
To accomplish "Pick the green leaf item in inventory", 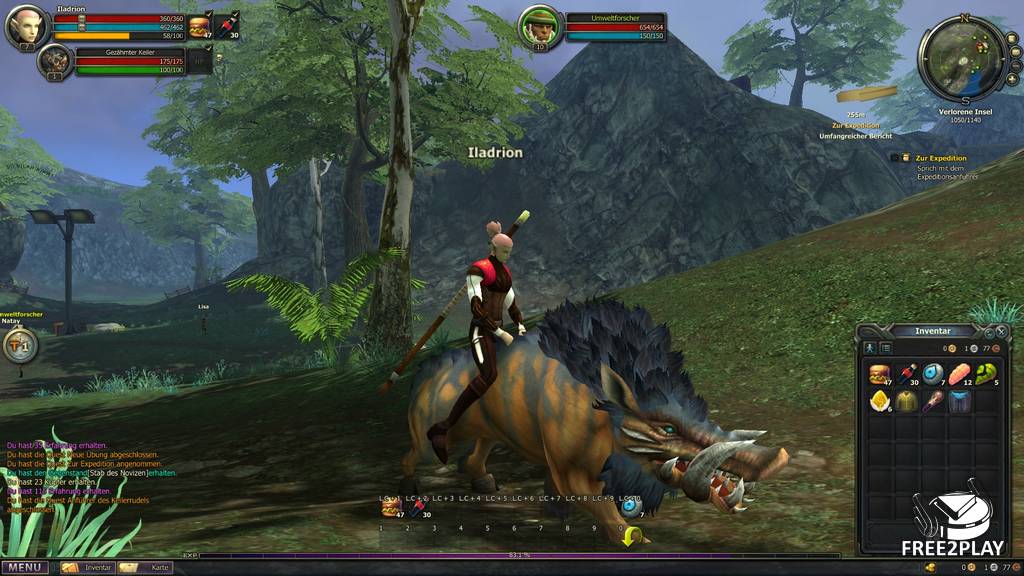I will pos(987,374).
